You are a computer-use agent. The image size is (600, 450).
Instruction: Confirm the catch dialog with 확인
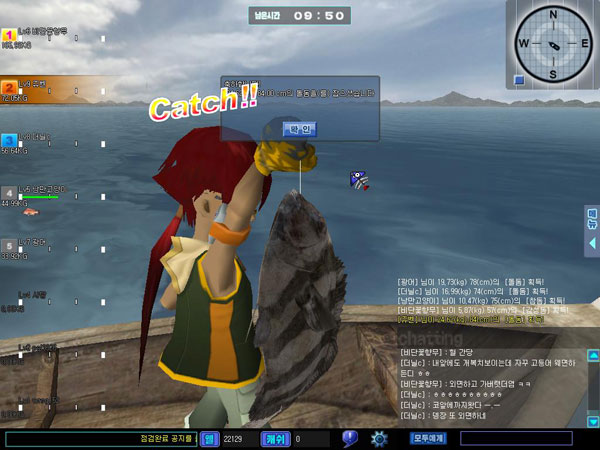(x=299, y=129)
